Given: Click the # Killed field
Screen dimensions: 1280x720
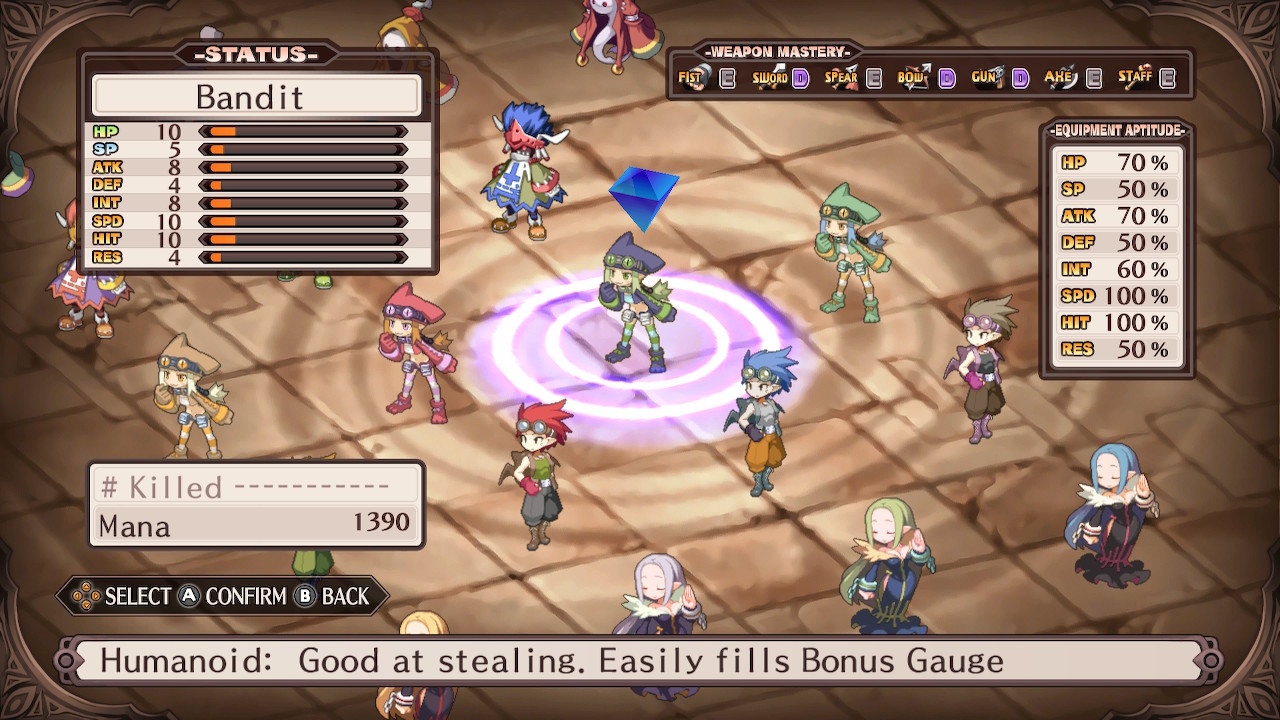Looking at the screenshot, I should coord(160,486).
